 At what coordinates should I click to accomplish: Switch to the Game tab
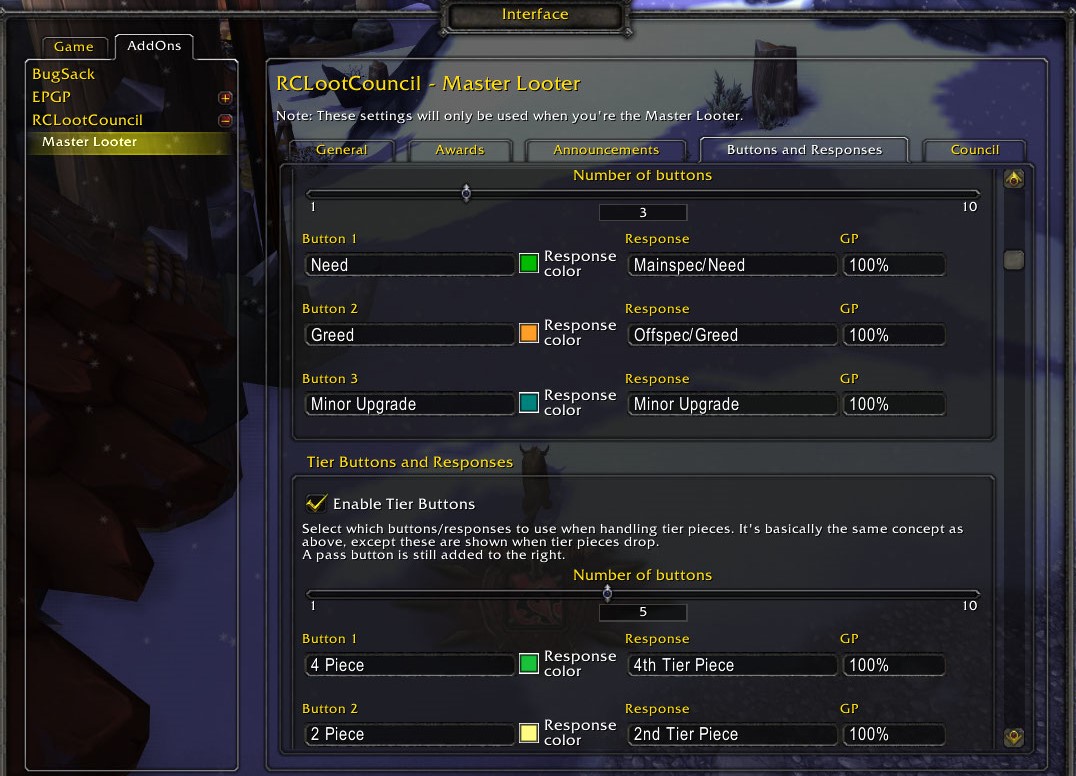pos(73,47)
